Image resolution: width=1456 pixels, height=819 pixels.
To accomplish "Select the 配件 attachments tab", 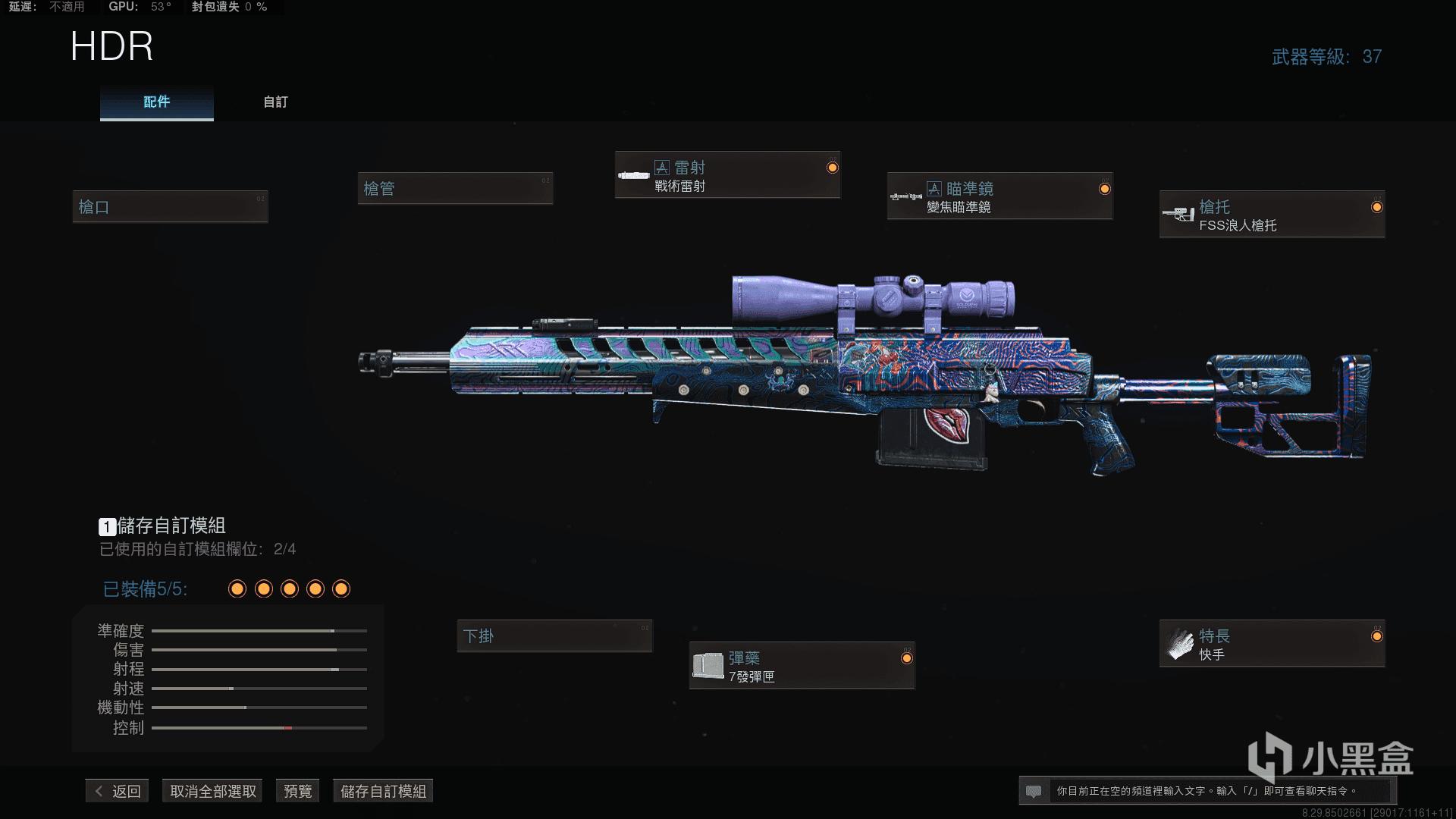I will (156, 102).
